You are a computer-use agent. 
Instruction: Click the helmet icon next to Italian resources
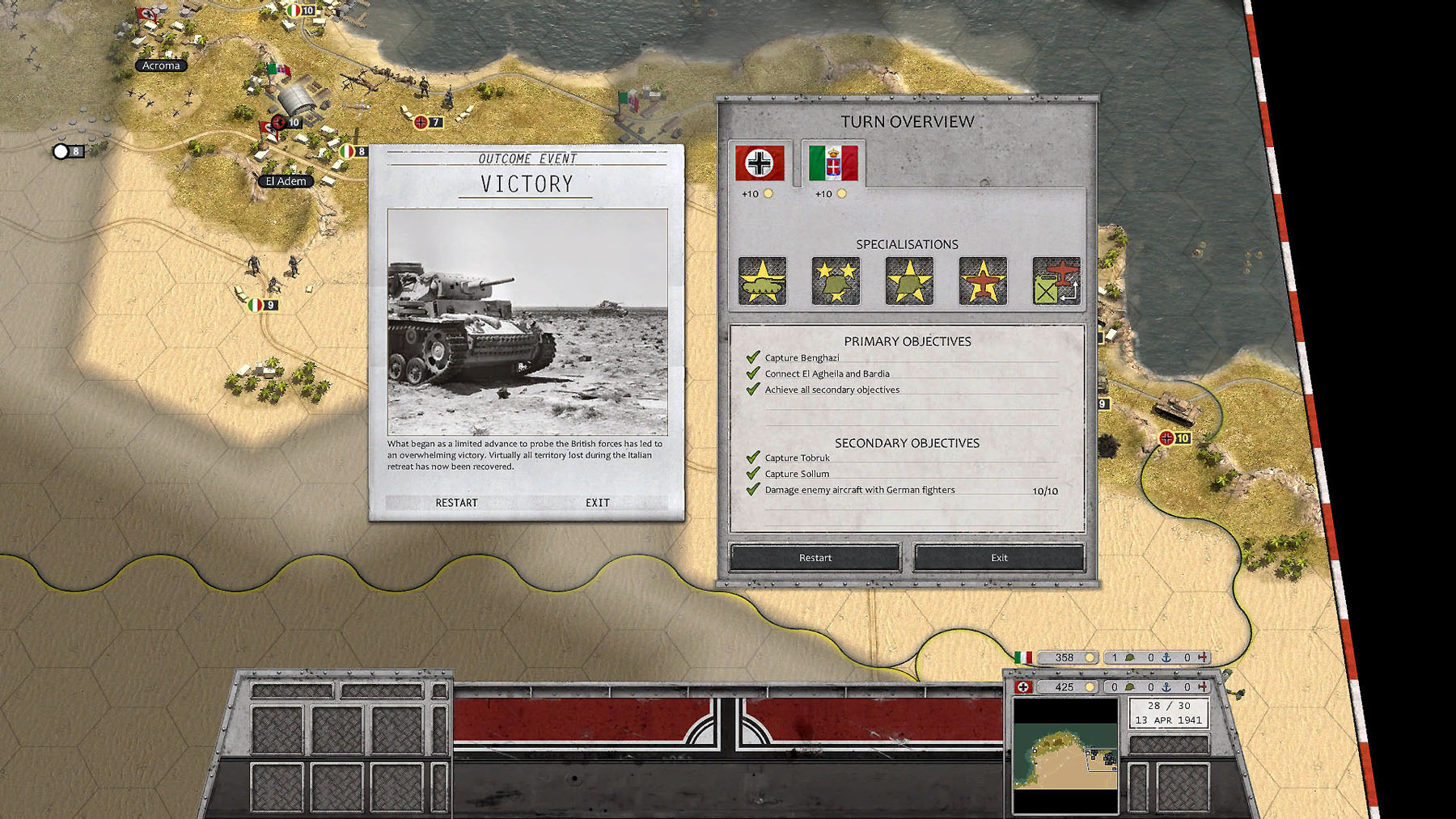coord(1130,658)
